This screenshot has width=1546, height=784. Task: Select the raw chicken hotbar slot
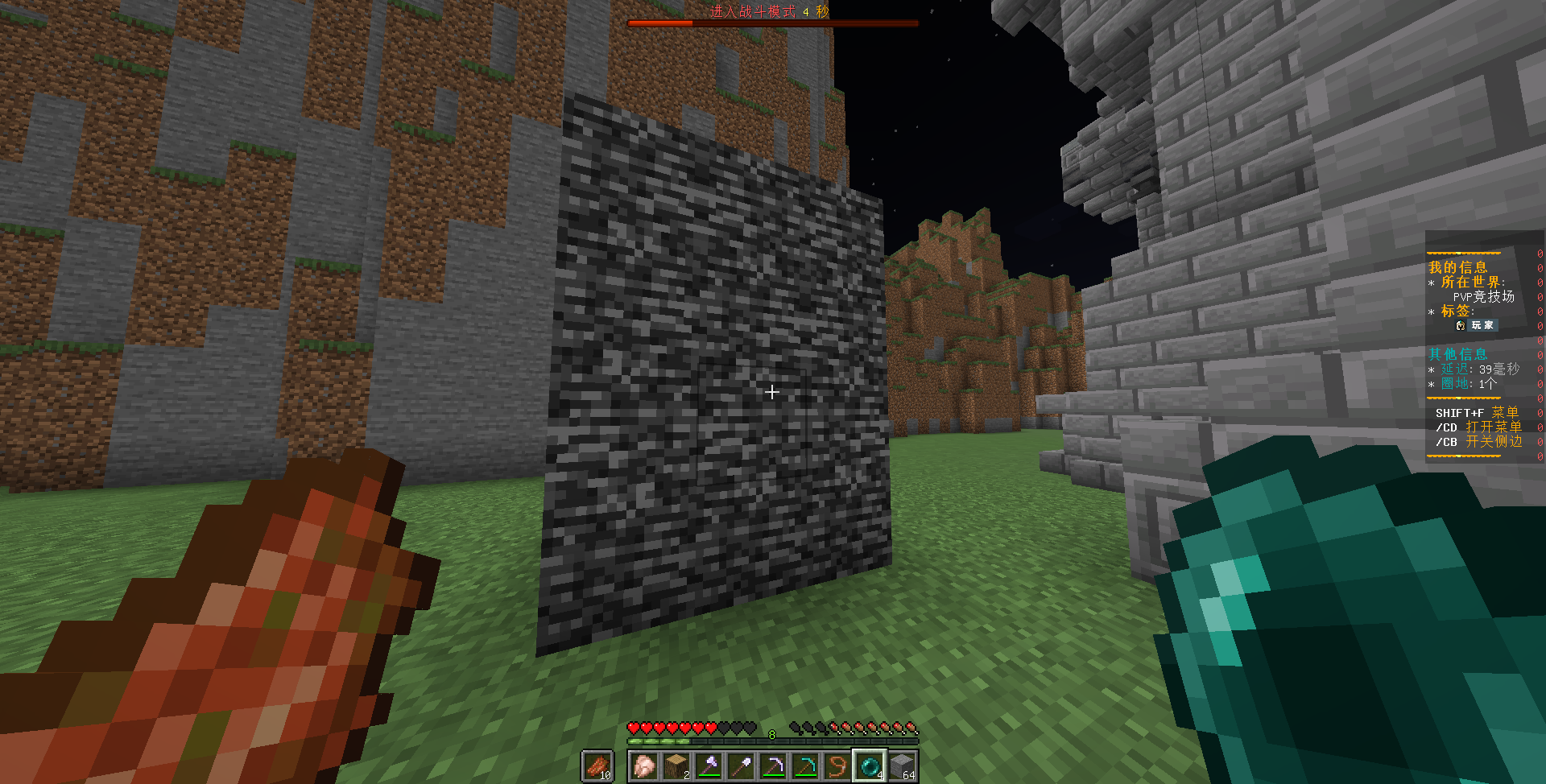click(644, 765)
